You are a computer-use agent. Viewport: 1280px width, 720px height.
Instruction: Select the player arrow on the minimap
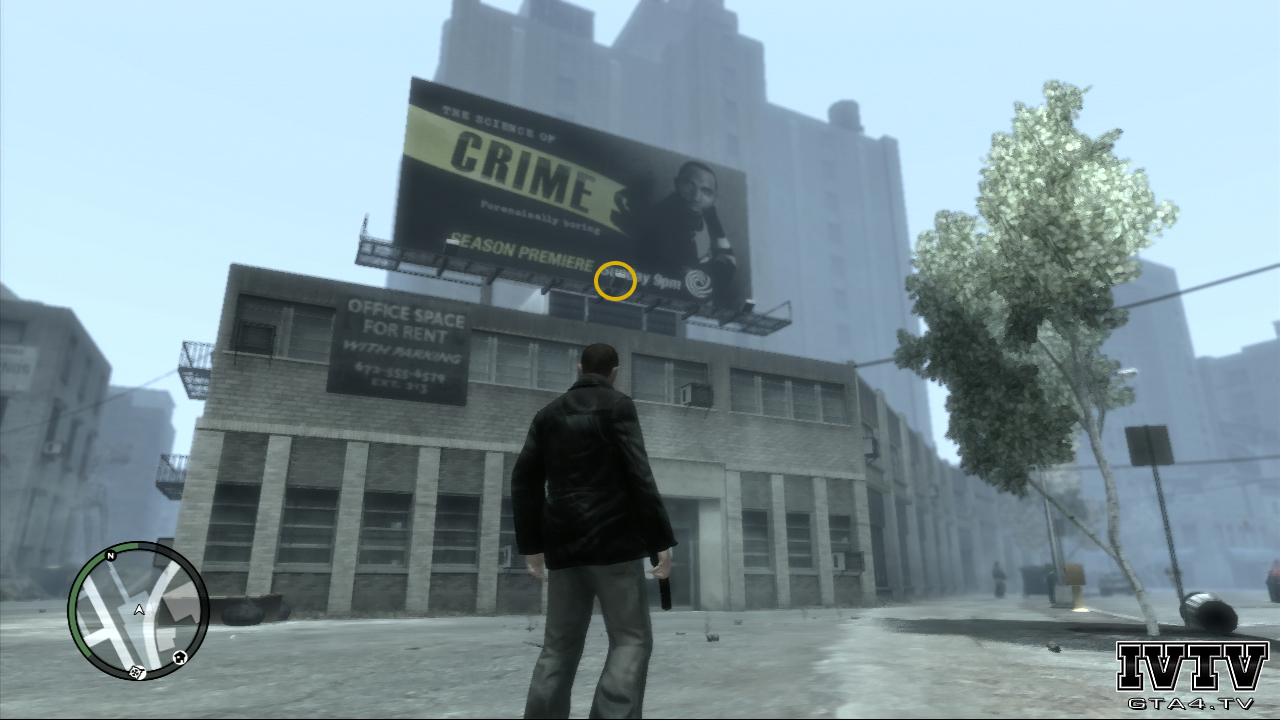[138, 609]
